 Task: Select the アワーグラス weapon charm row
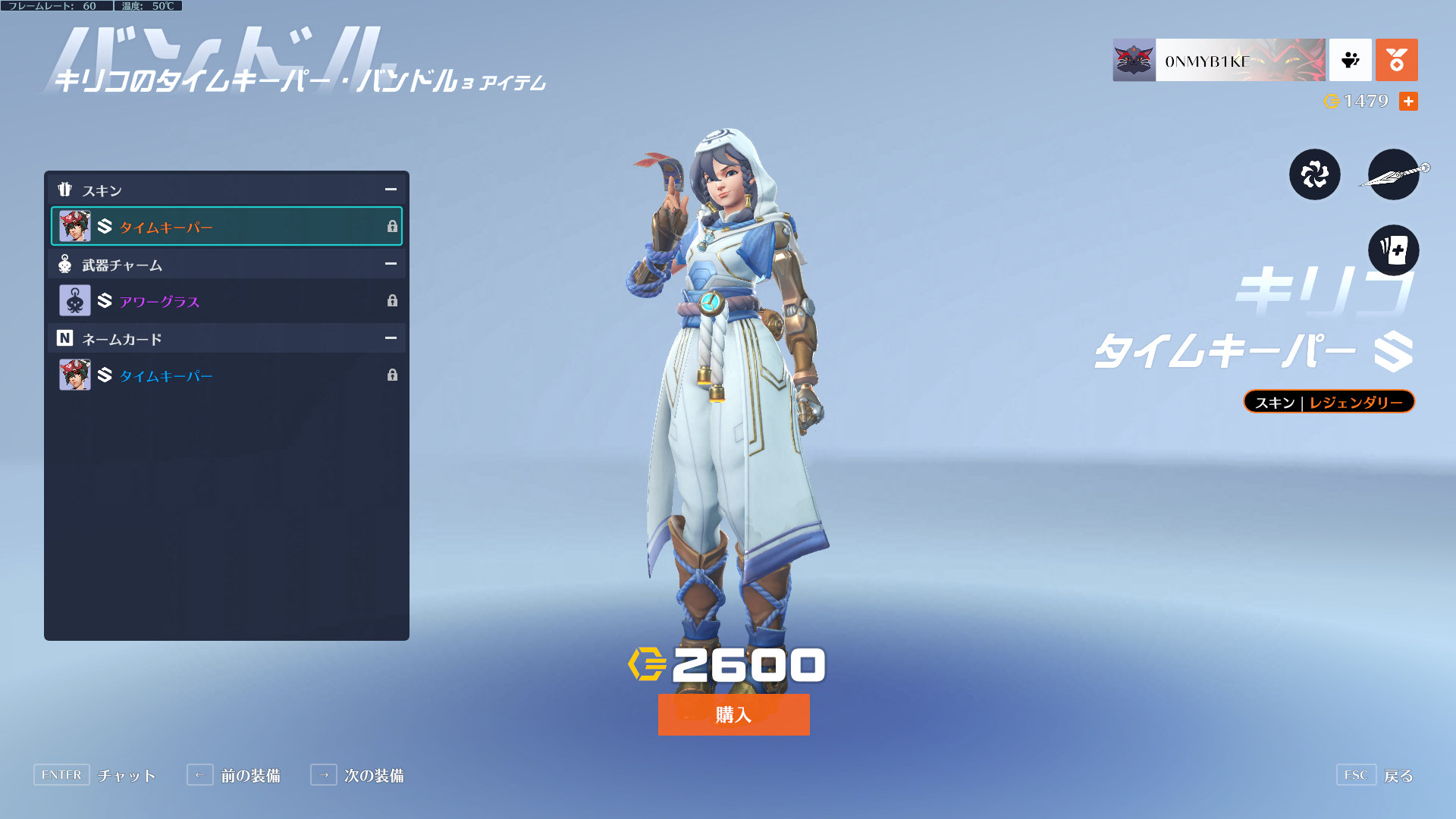pos(227,301)
